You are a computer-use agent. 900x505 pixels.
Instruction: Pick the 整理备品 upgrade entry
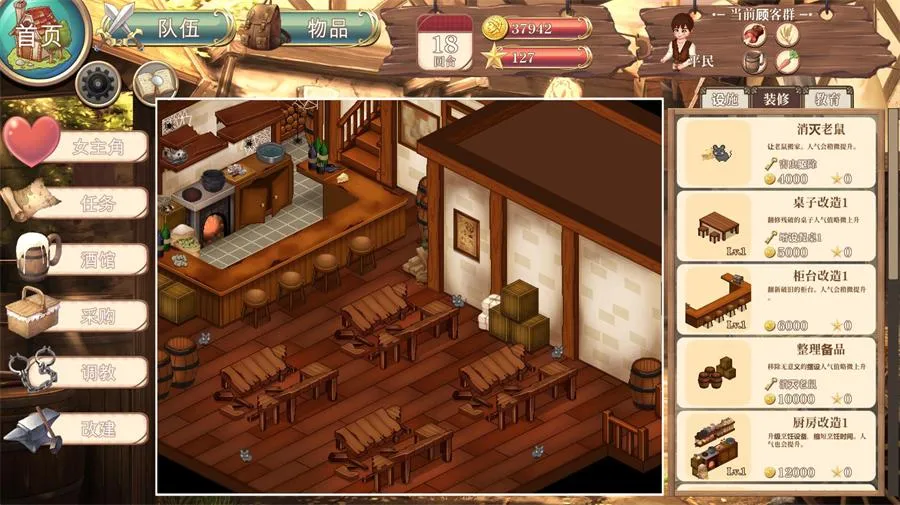click(777, 371)
